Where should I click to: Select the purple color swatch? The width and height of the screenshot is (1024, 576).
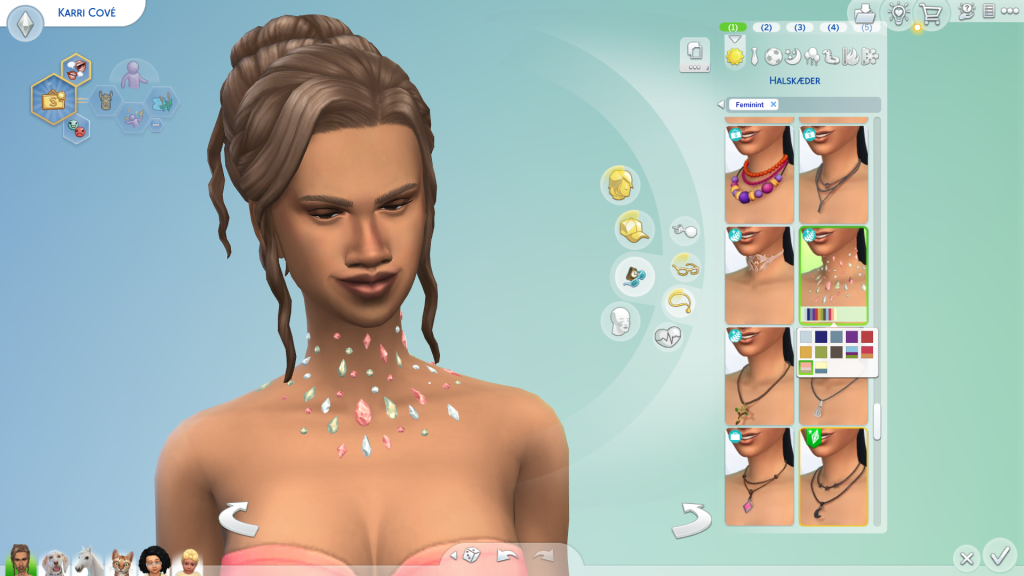tap(851, 337)
